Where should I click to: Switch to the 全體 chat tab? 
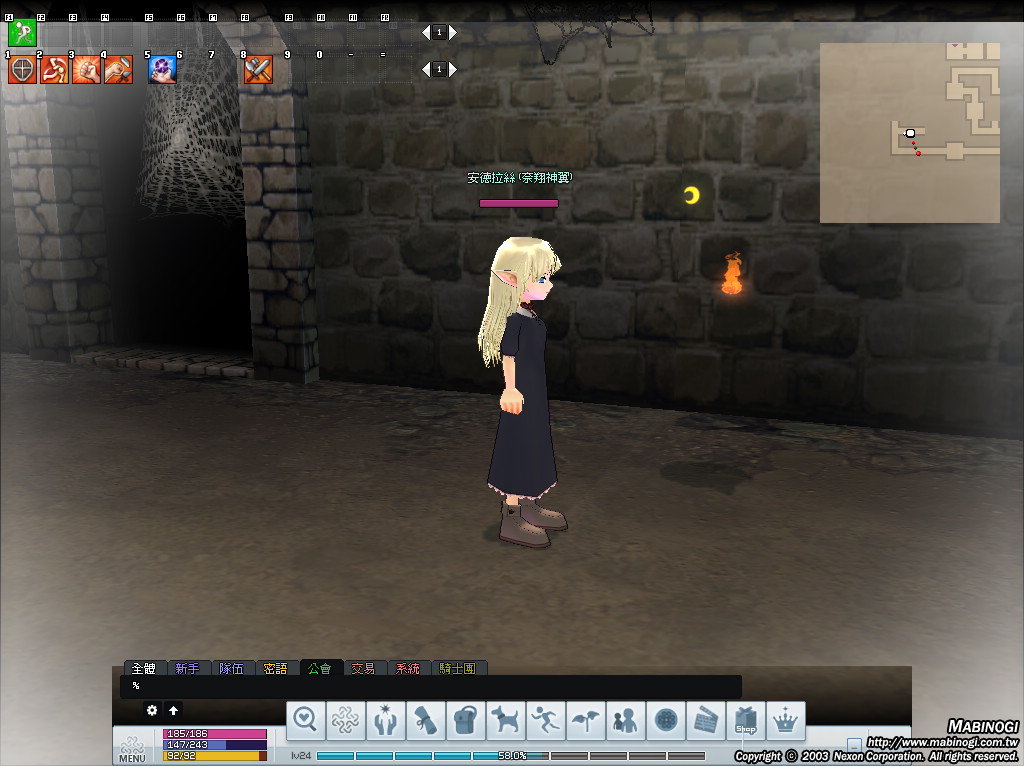pos(144,668)
